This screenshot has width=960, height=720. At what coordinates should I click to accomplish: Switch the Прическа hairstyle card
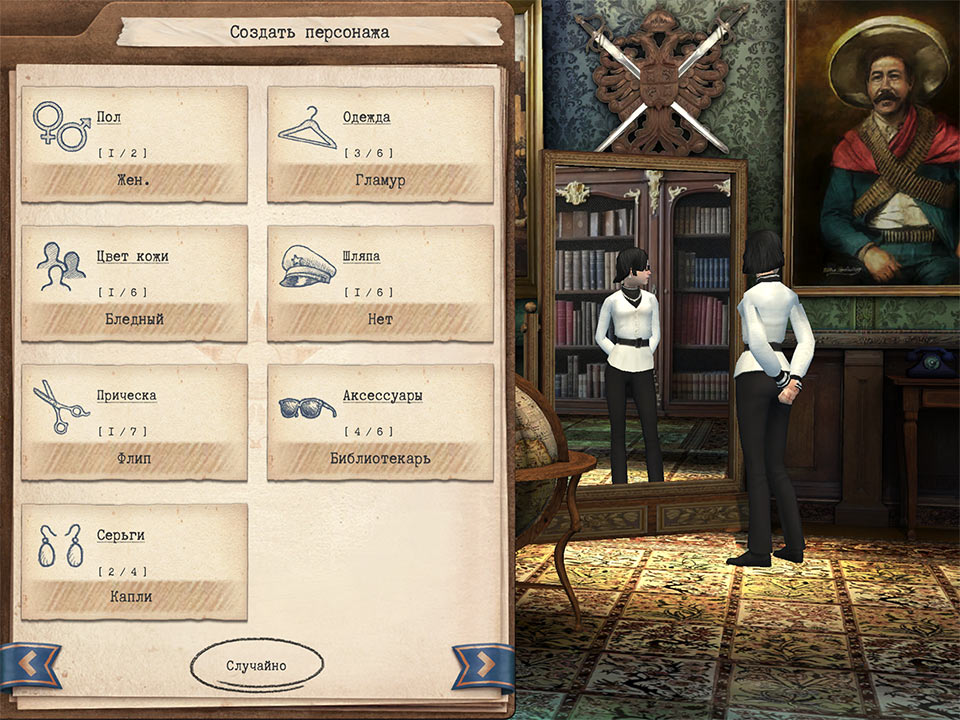pyautogui.click(x=134, y=422)
